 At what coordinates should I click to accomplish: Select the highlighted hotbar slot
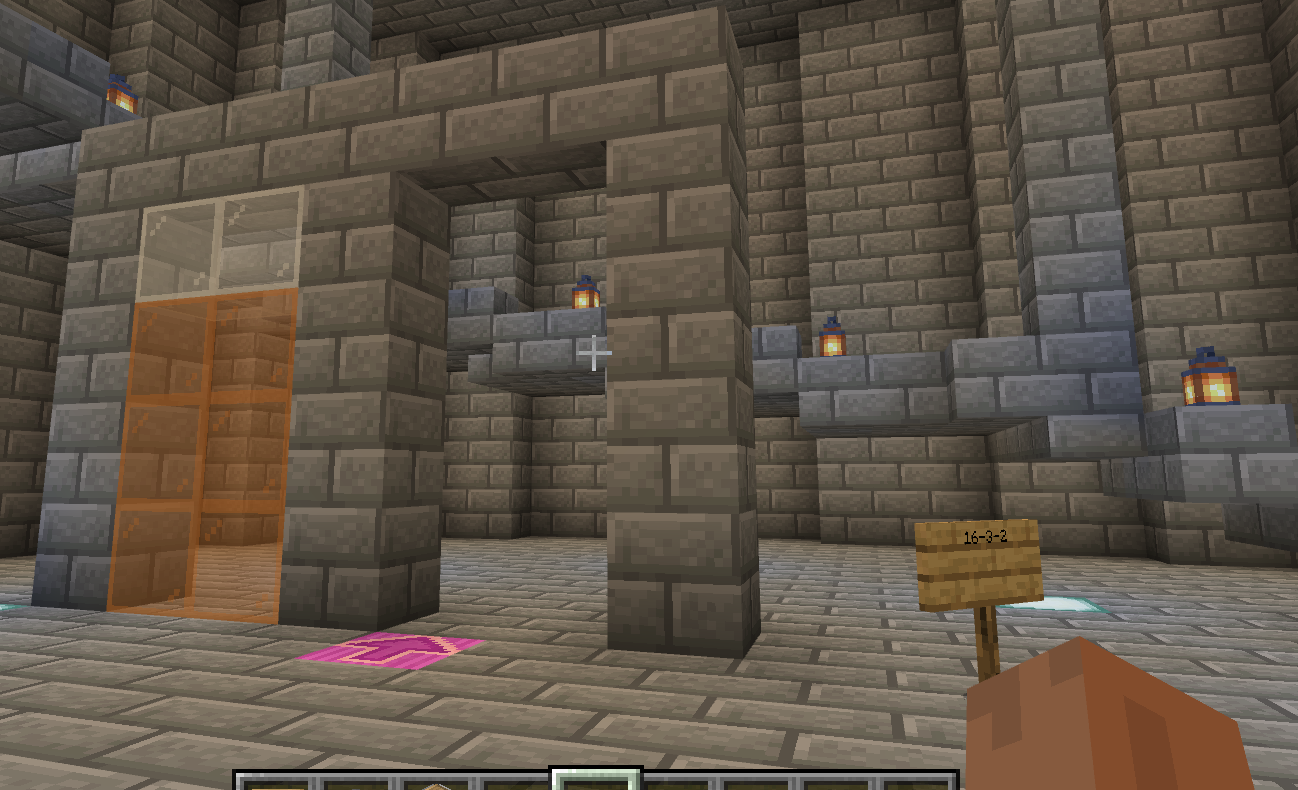[x=596, y=779]
